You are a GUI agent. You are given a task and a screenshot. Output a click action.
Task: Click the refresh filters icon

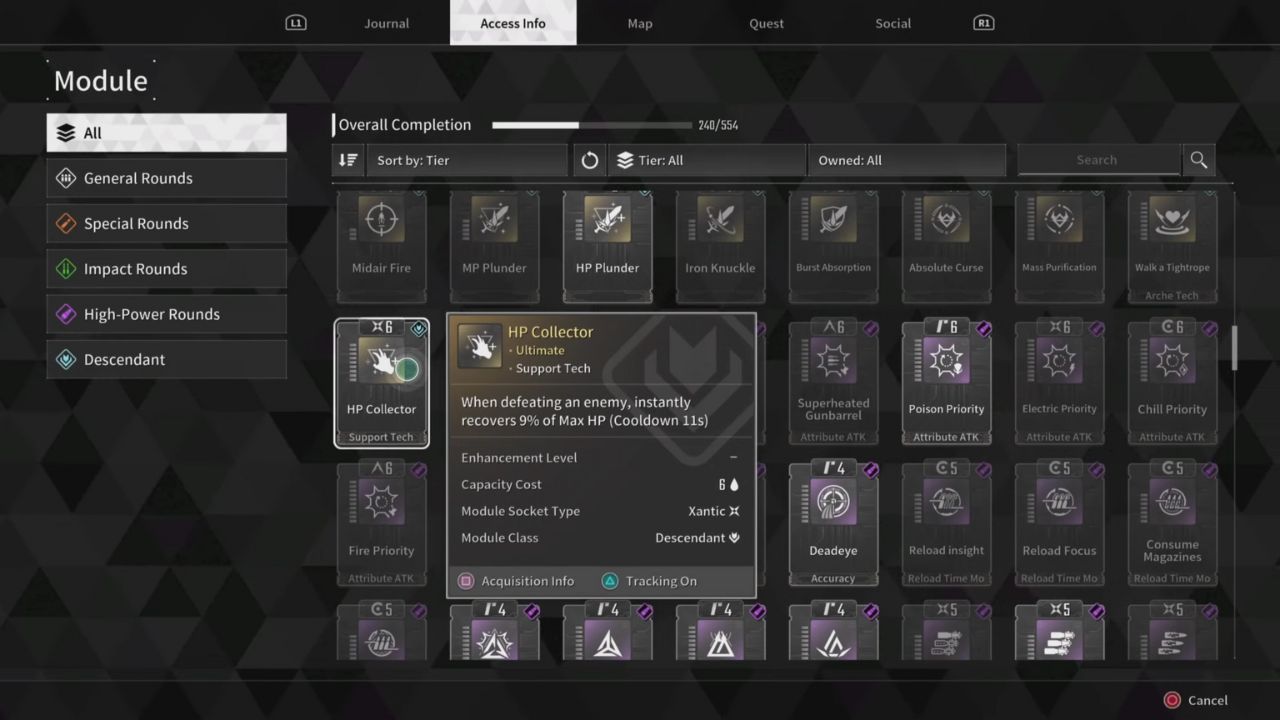[x=589, y=160]
